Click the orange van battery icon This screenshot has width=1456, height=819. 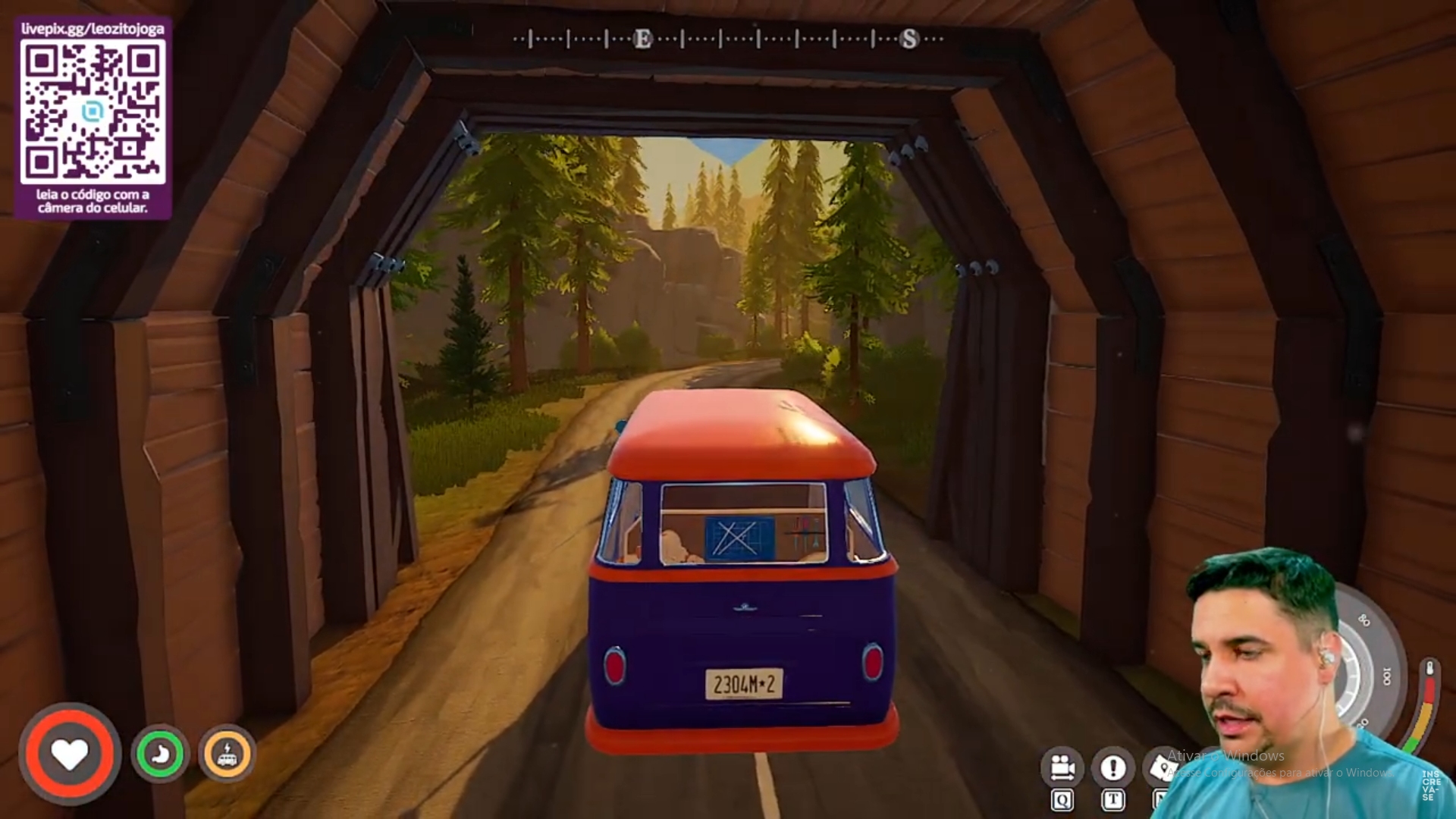click(x=227, y=754)
